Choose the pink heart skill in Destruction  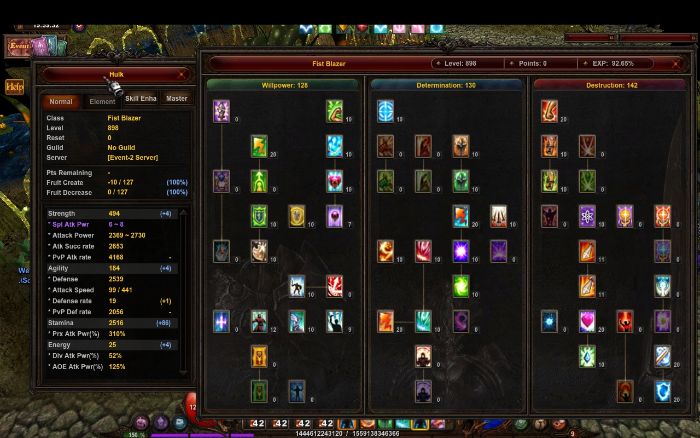587,322
